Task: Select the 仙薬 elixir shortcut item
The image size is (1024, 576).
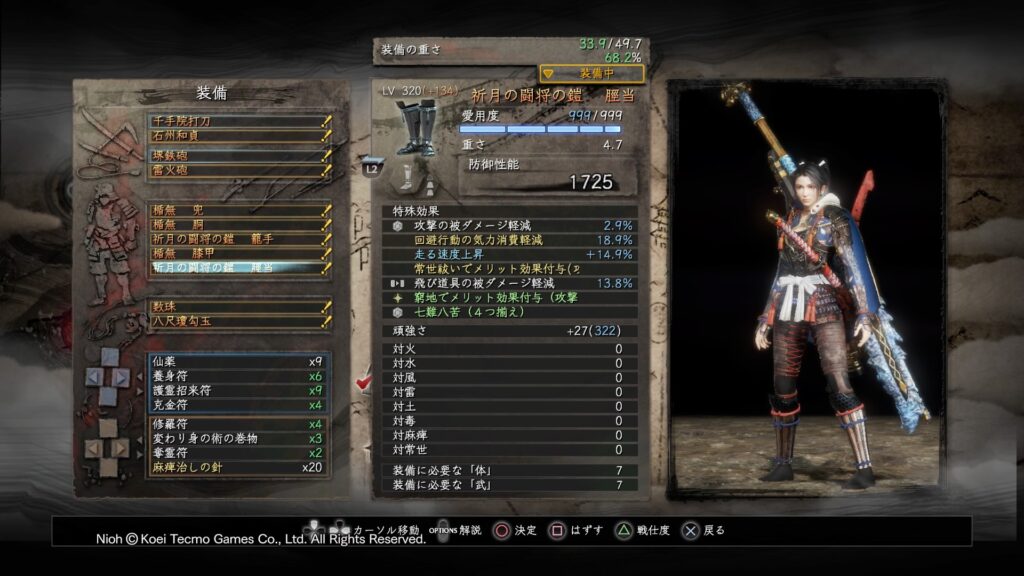Action: pyautogui.click(x=238, y=361)
